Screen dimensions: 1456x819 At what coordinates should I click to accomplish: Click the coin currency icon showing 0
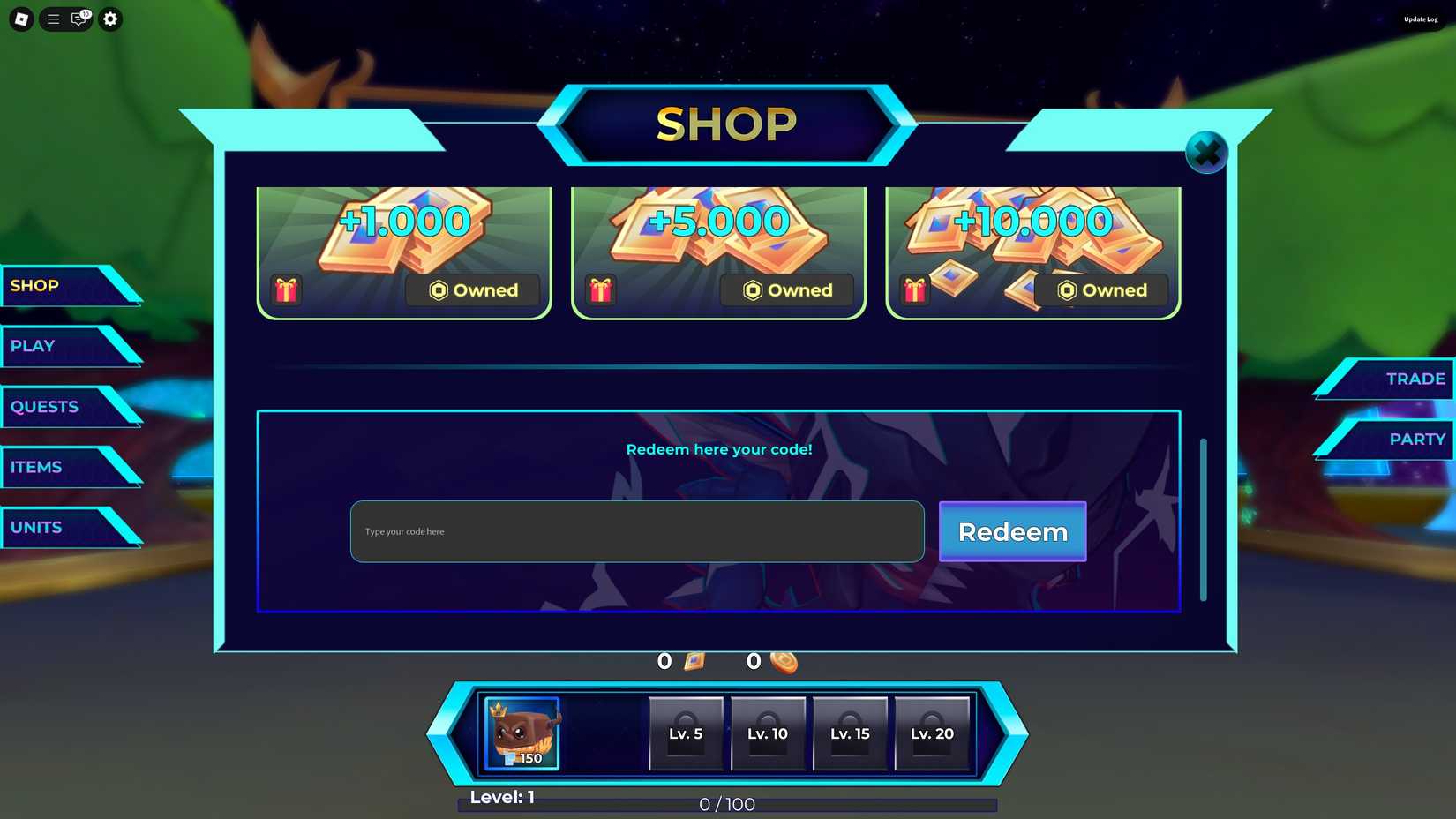pyautogui.click(x=784, y=661)
